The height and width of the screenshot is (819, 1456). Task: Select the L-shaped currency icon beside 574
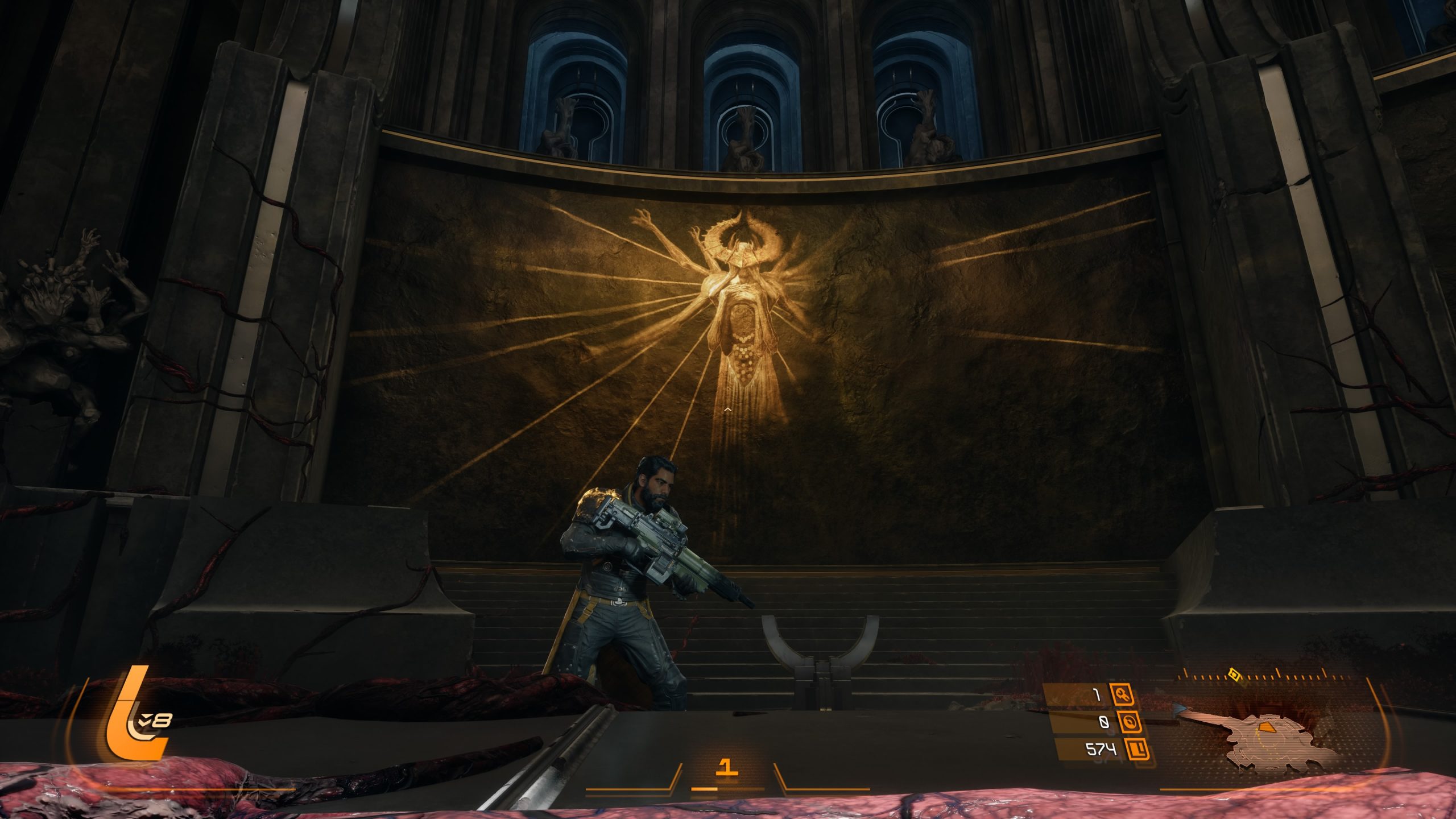[1138, 750]
